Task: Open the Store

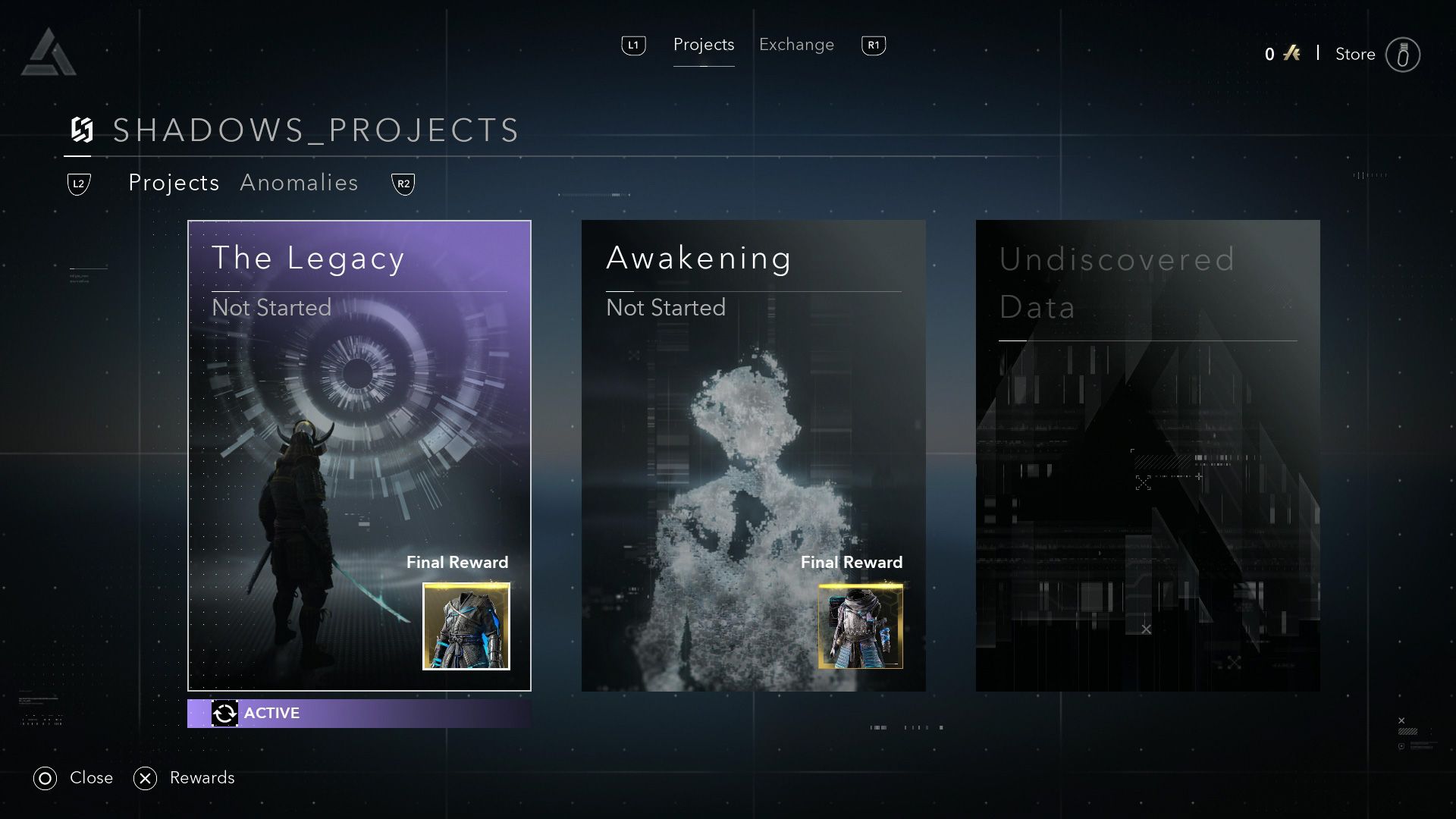Action: (x=1355, y=54)
